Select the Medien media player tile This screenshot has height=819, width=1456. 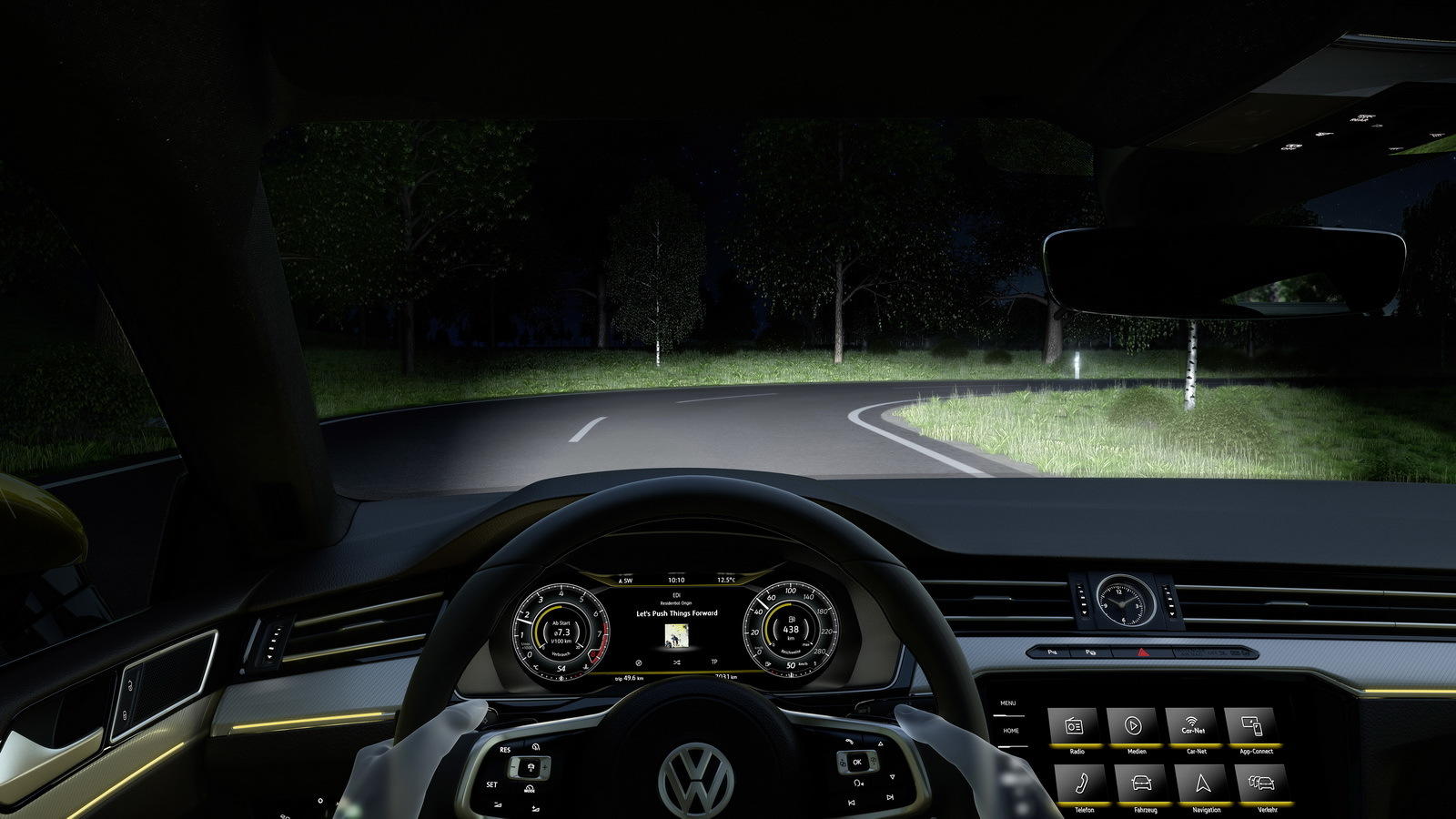click(1133, 726)
